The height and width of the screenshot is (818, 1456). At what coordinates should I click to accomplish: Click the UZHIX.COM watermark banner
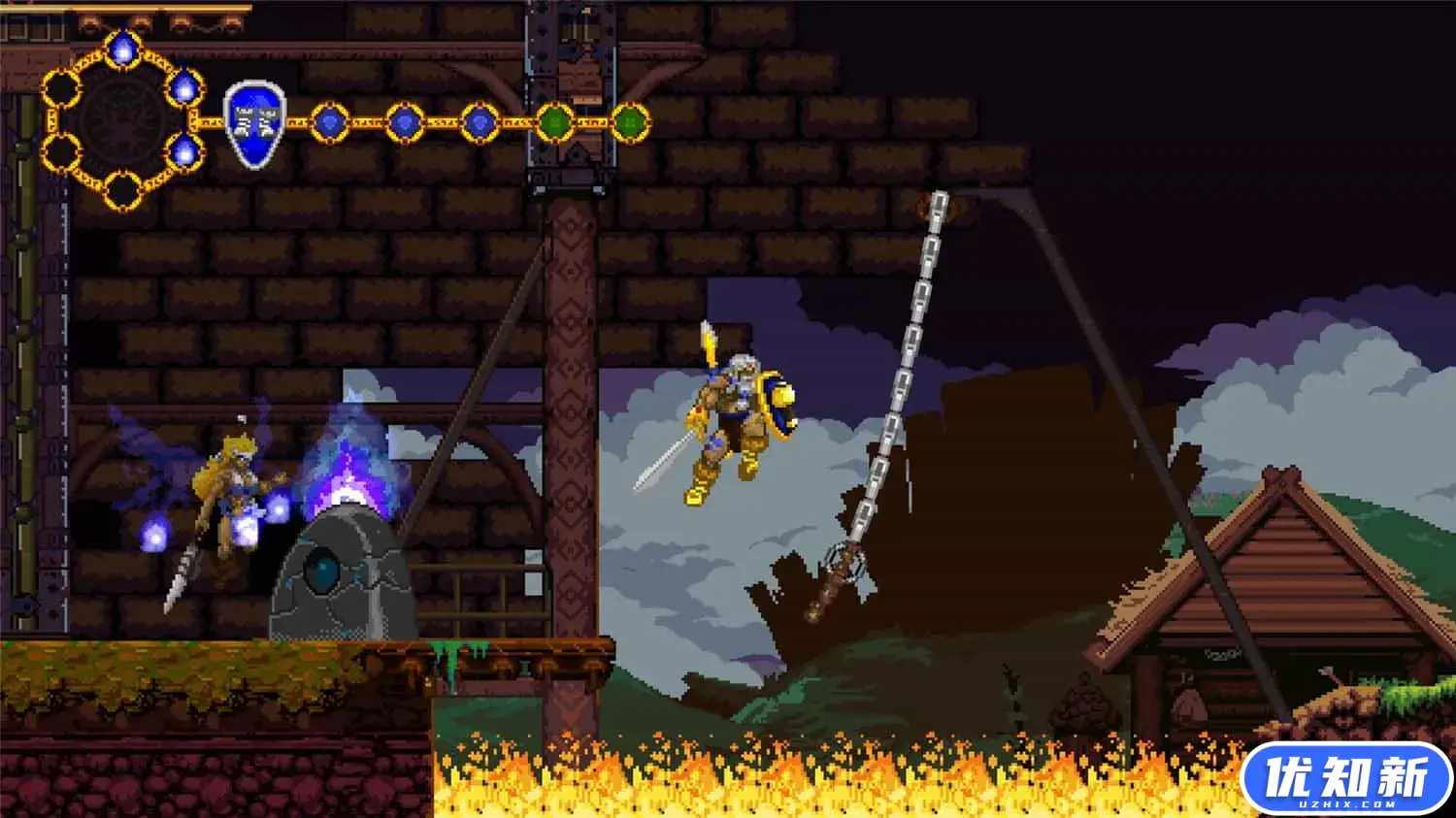coord(1344,776)
